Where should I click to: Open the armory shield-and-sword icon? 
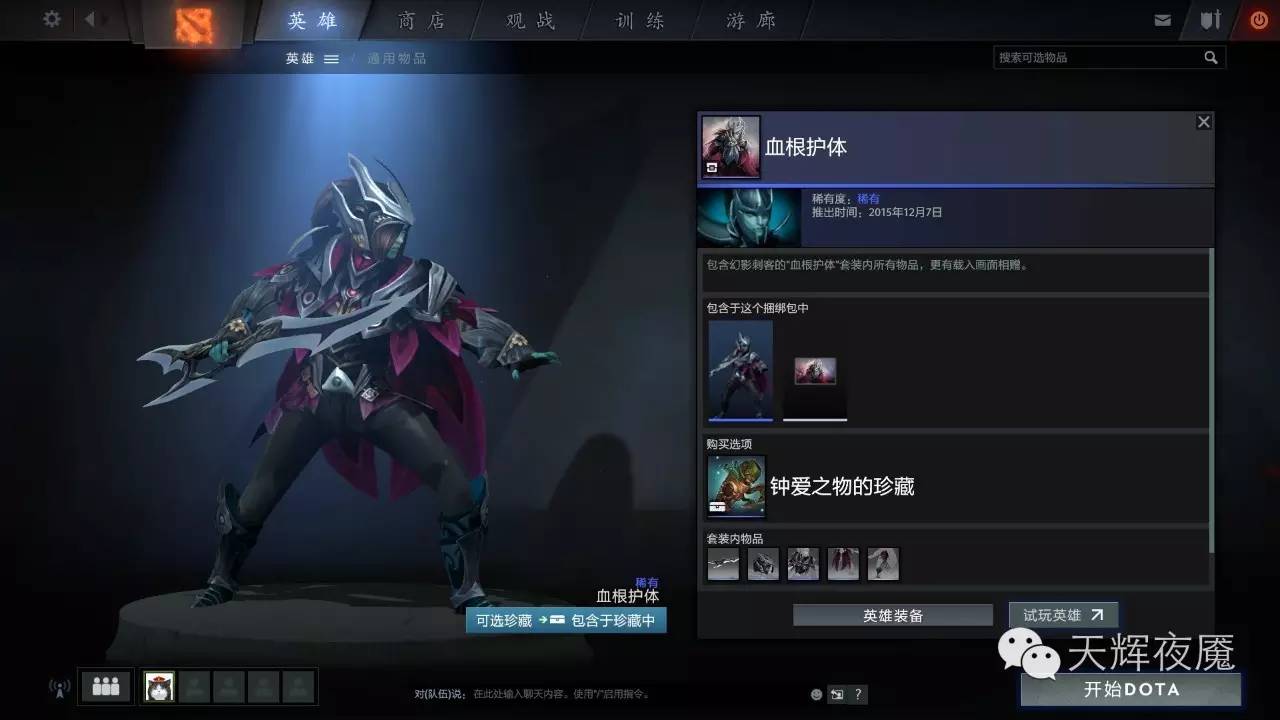[1210, 18]
